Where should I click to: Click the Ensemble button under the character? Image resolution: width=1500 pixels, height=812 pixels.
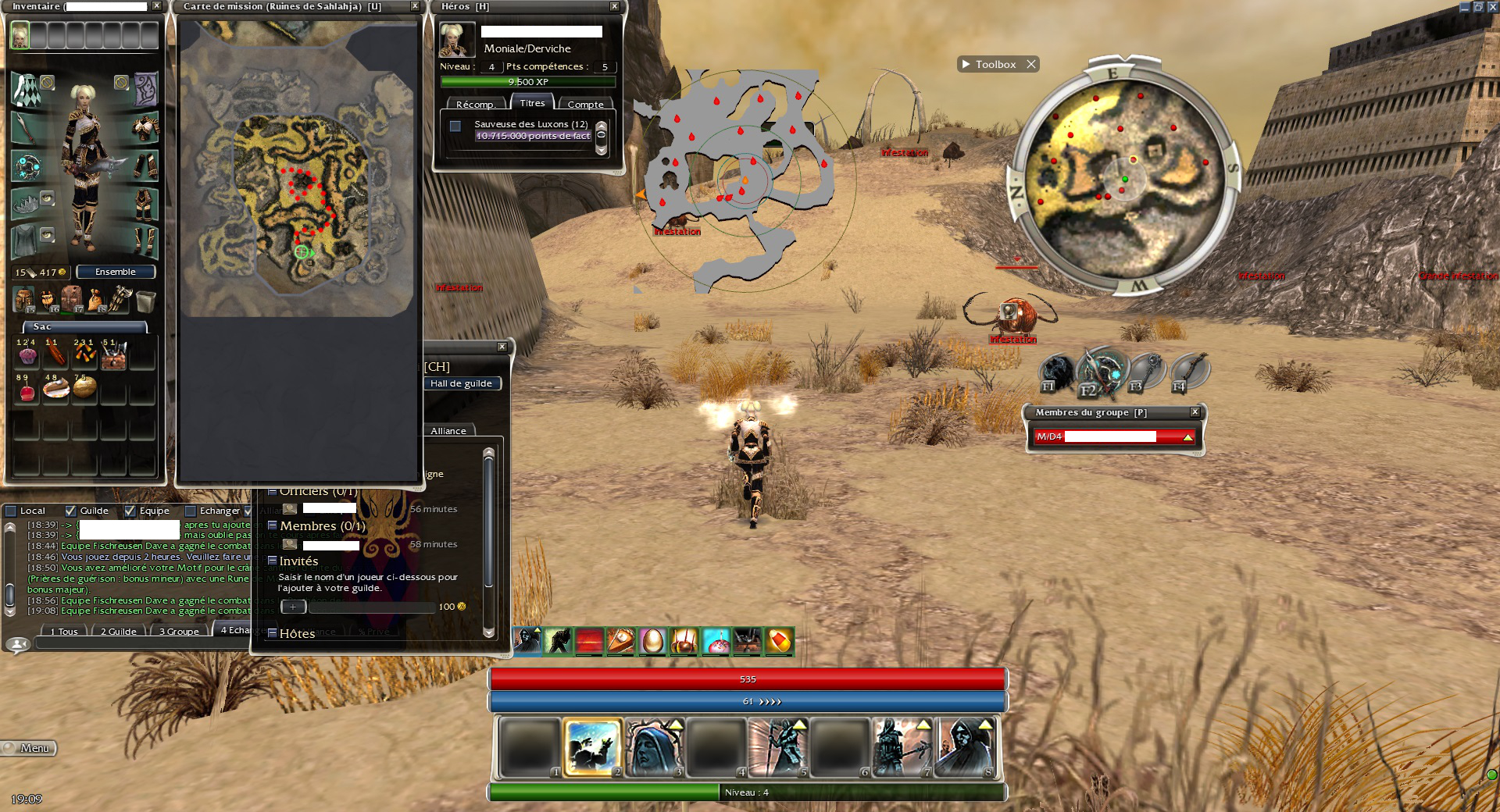pos(116,272)
